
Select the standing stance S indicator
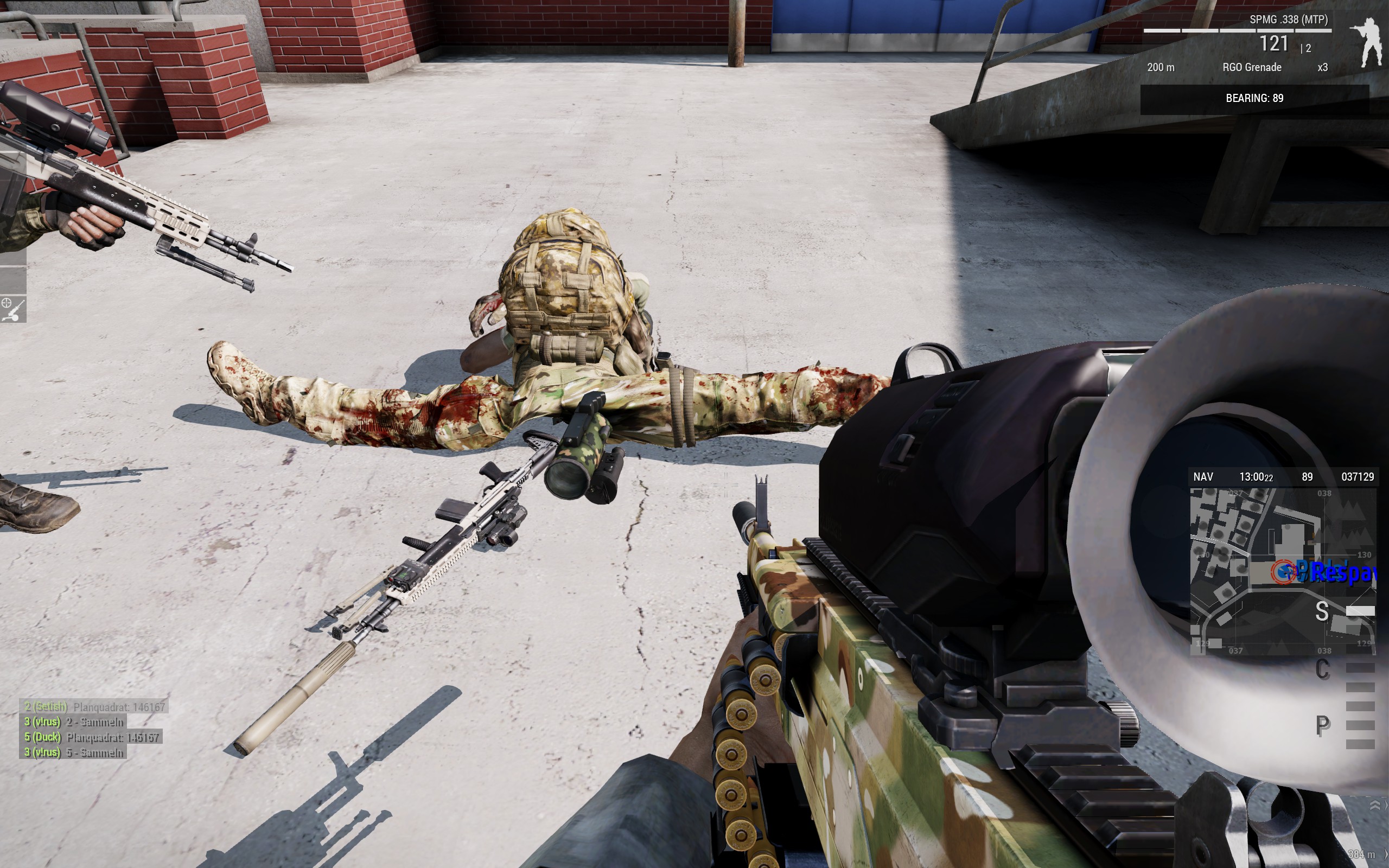(x=1321, y=611)
